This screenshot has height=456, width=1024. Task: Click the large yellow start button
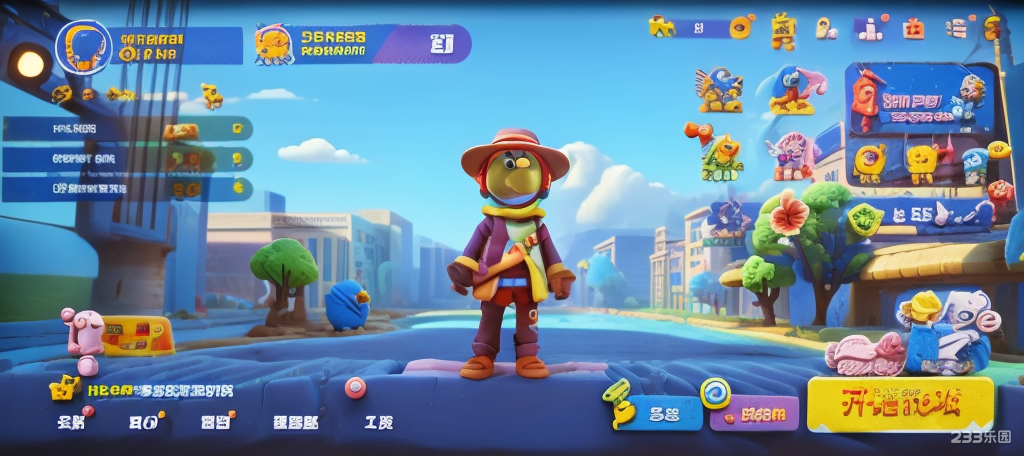(900, 404)
